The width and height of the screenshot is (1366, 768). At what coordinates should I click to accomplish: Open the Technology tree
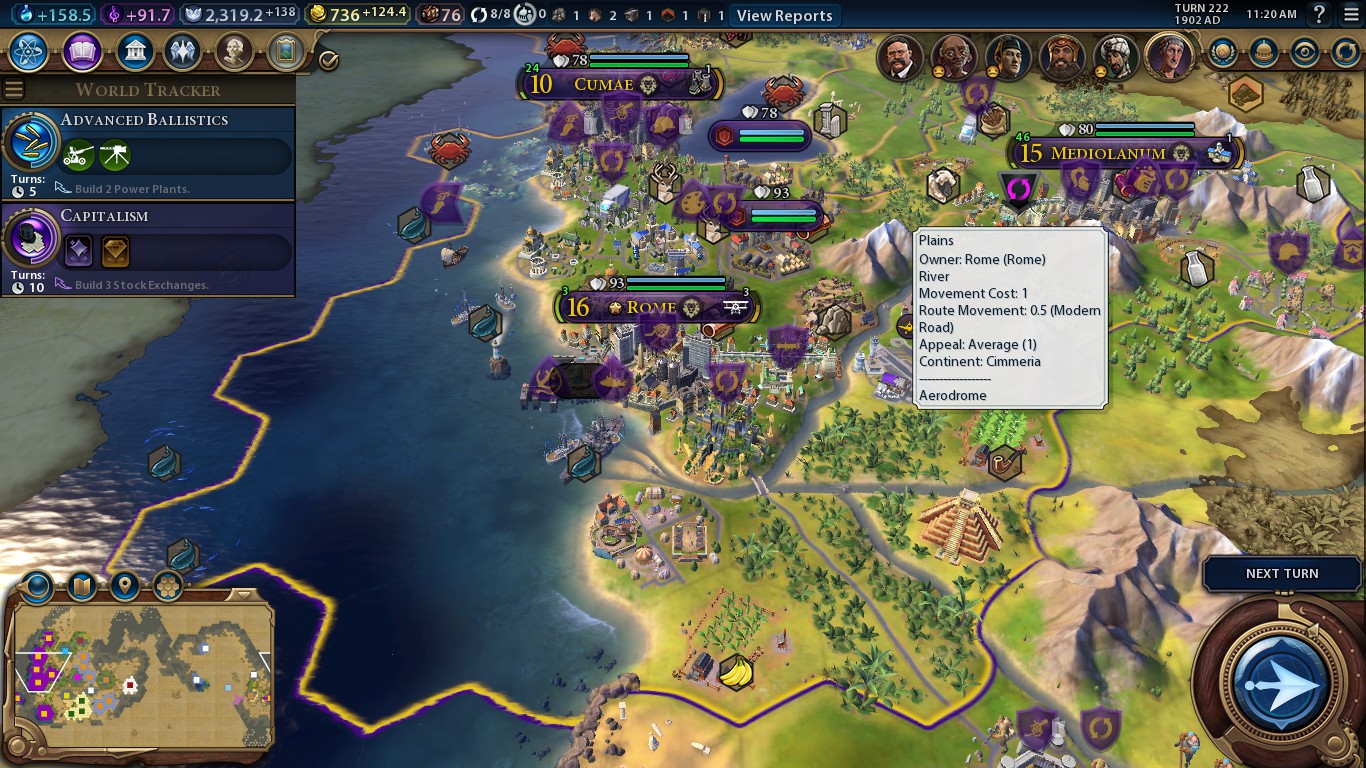point(28,53)
